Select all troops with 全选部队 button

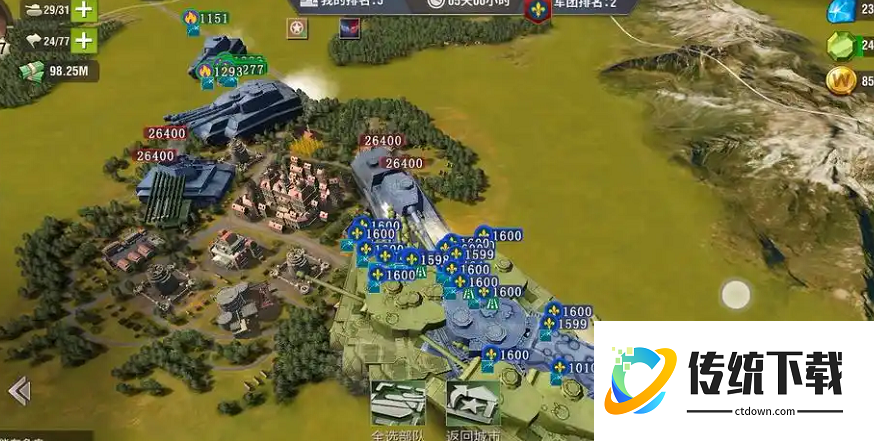click(x=398, y=408)
